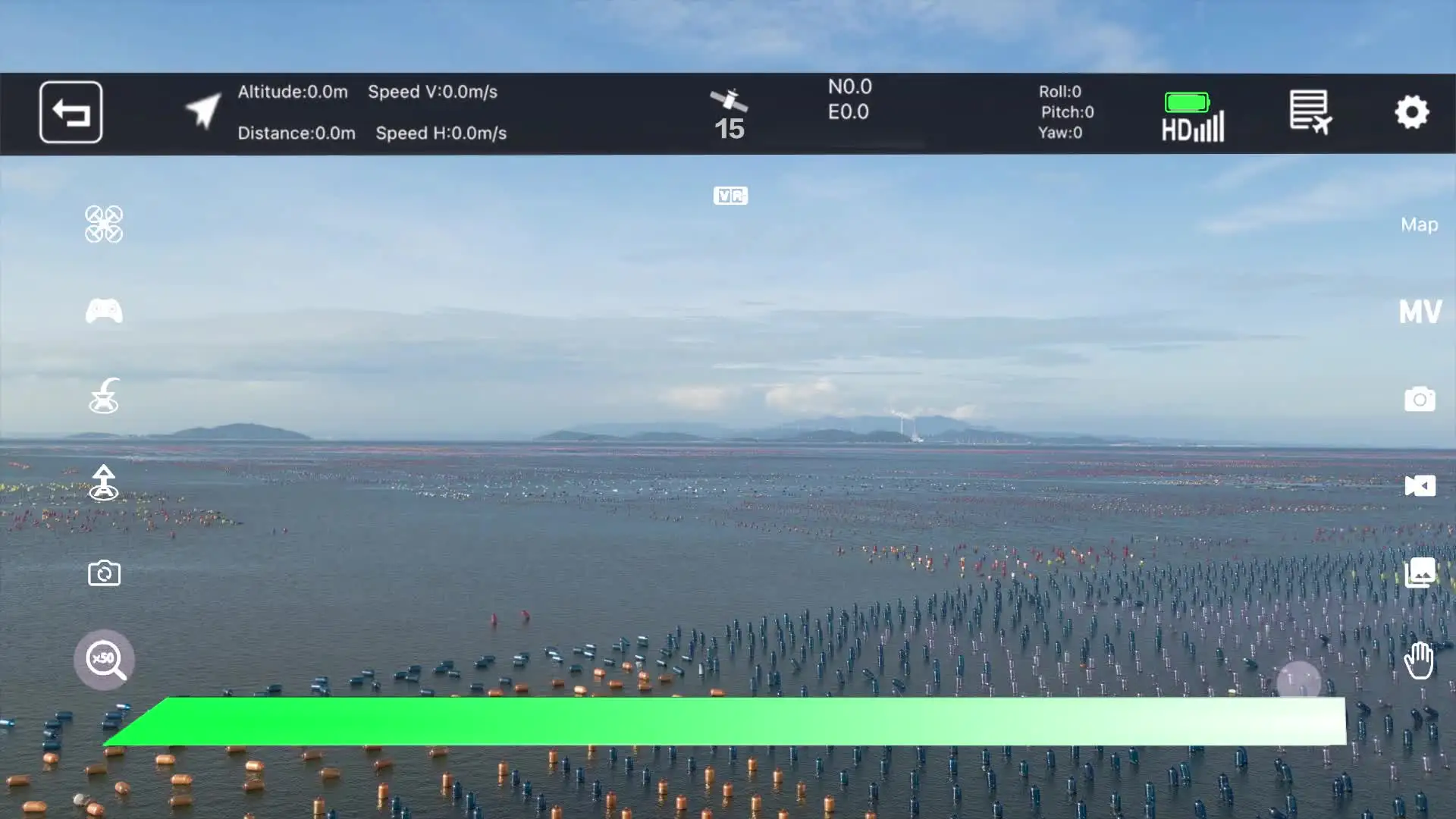Activate the hand gesture control icon

(x=1418, y=660)
